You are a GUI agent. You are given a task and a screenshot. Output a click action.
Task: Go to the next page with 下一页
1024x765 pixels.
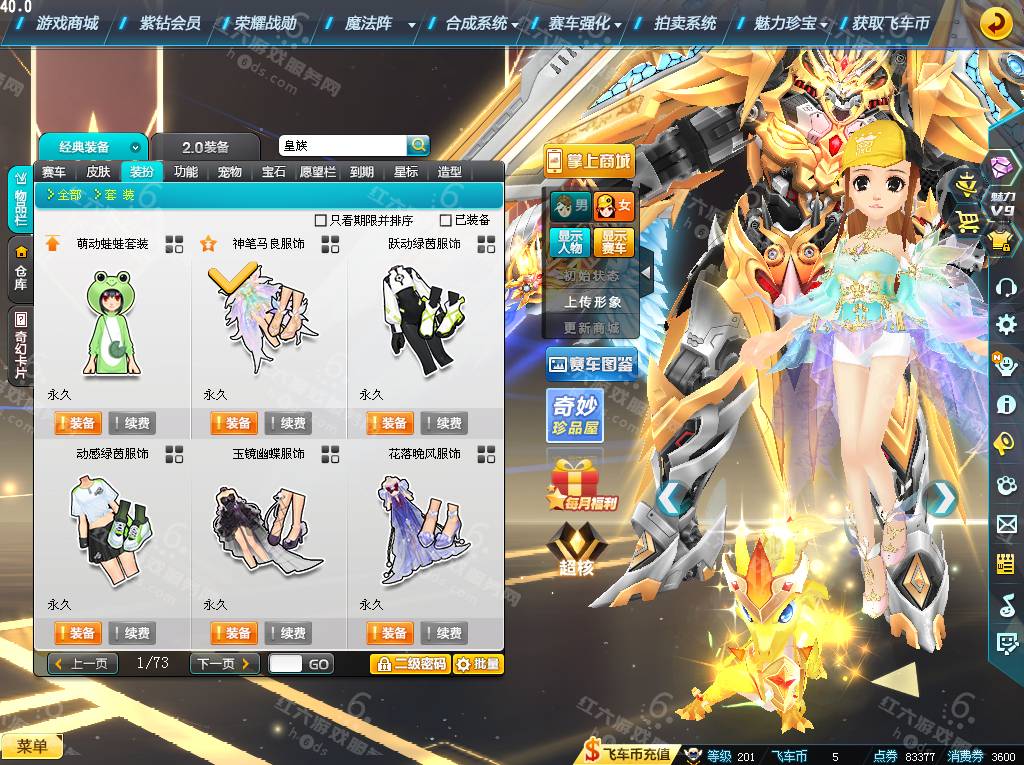(x=224, y=664)
